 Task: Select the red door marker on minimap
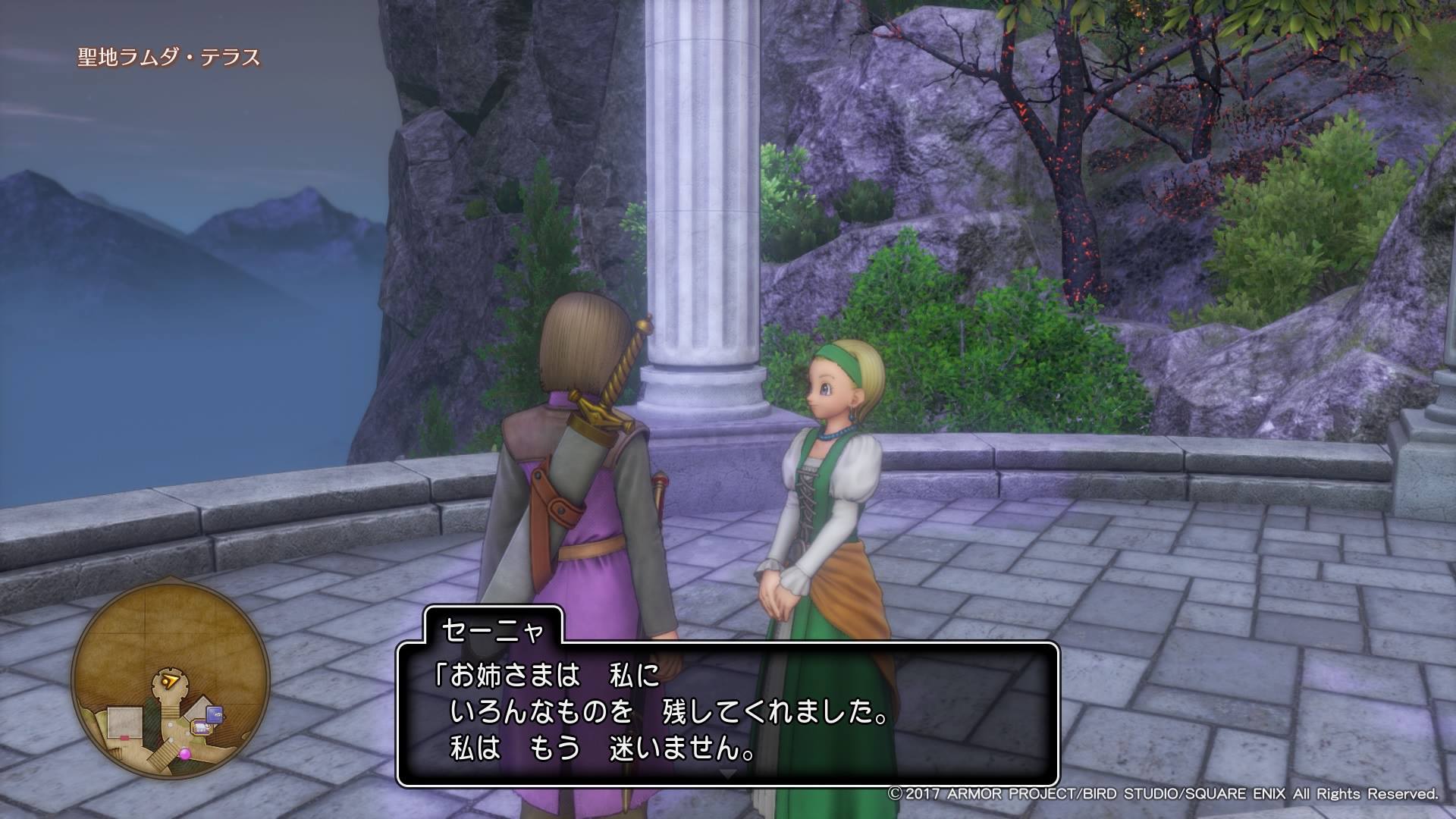(x=124, y=736)
